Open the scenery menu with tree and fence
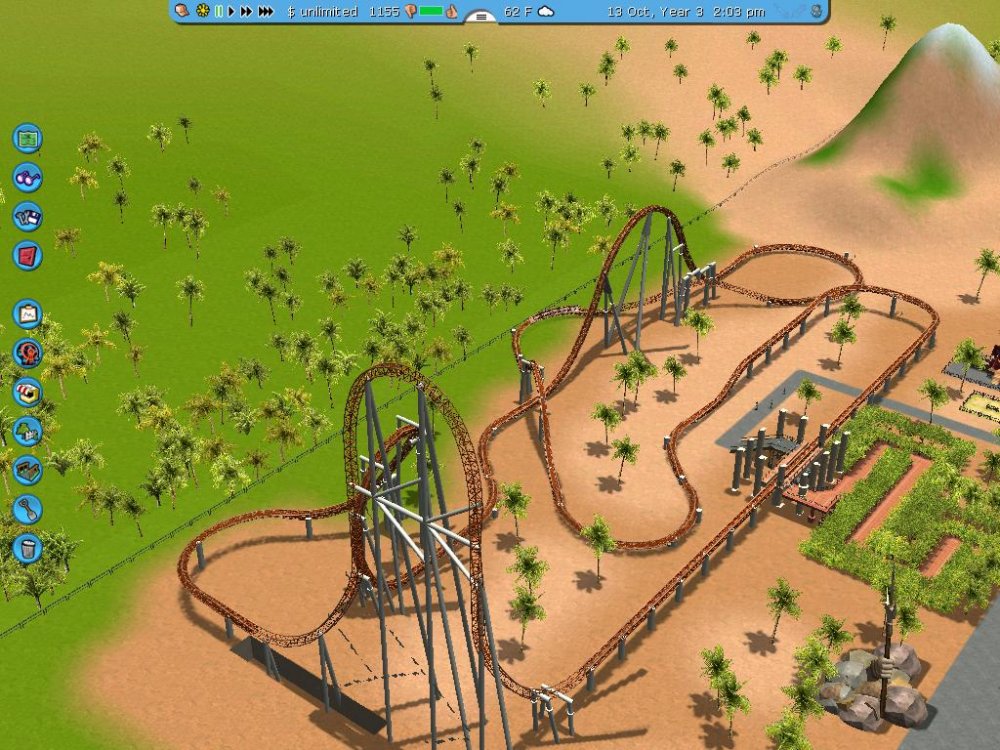1000x750 pixels. point(27,431)
